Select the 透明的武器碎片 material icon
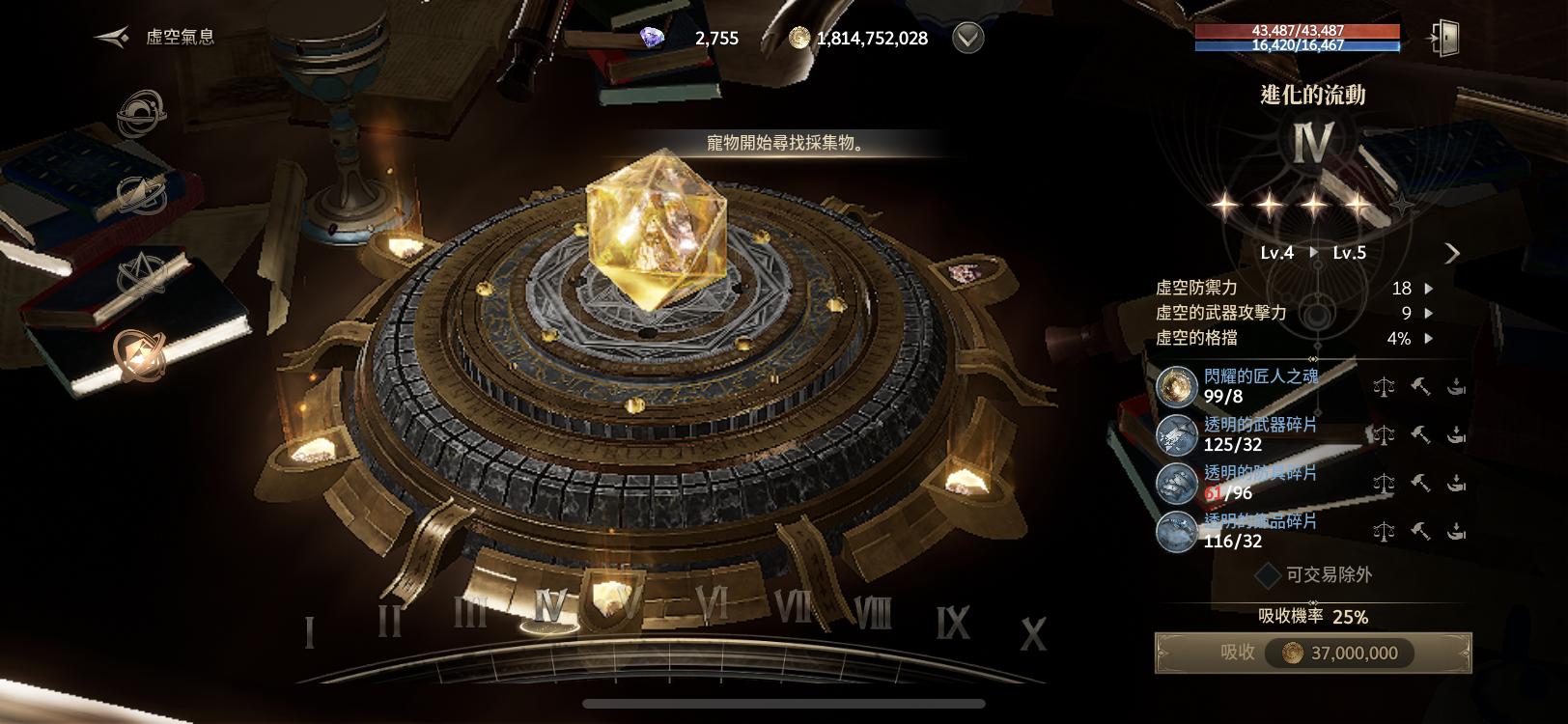 pyautogui.click(x=1177, y=435)
